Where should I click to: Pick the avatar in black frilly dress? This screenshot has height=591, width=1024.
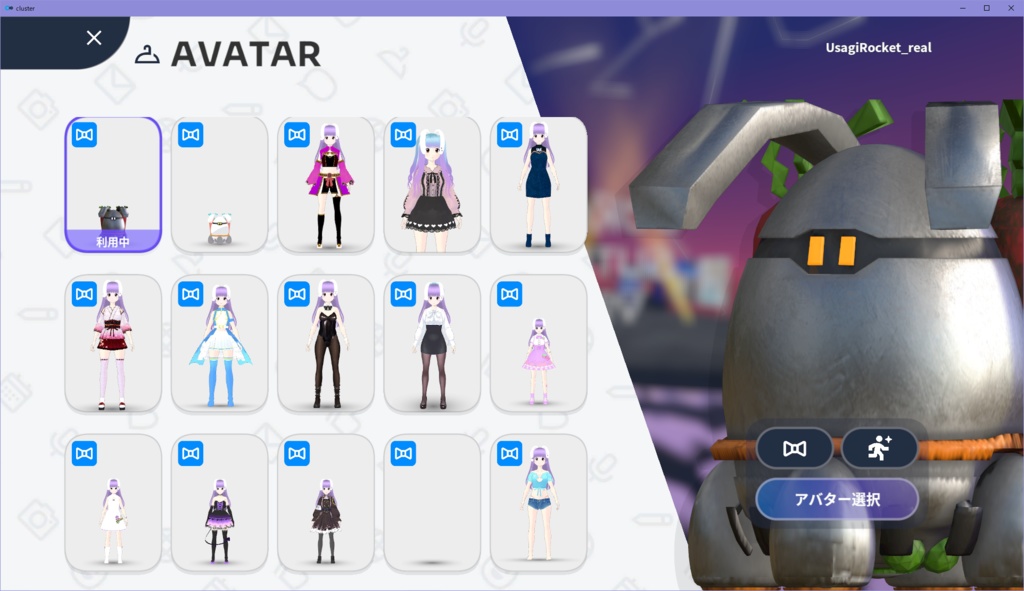tap(432, 185)
